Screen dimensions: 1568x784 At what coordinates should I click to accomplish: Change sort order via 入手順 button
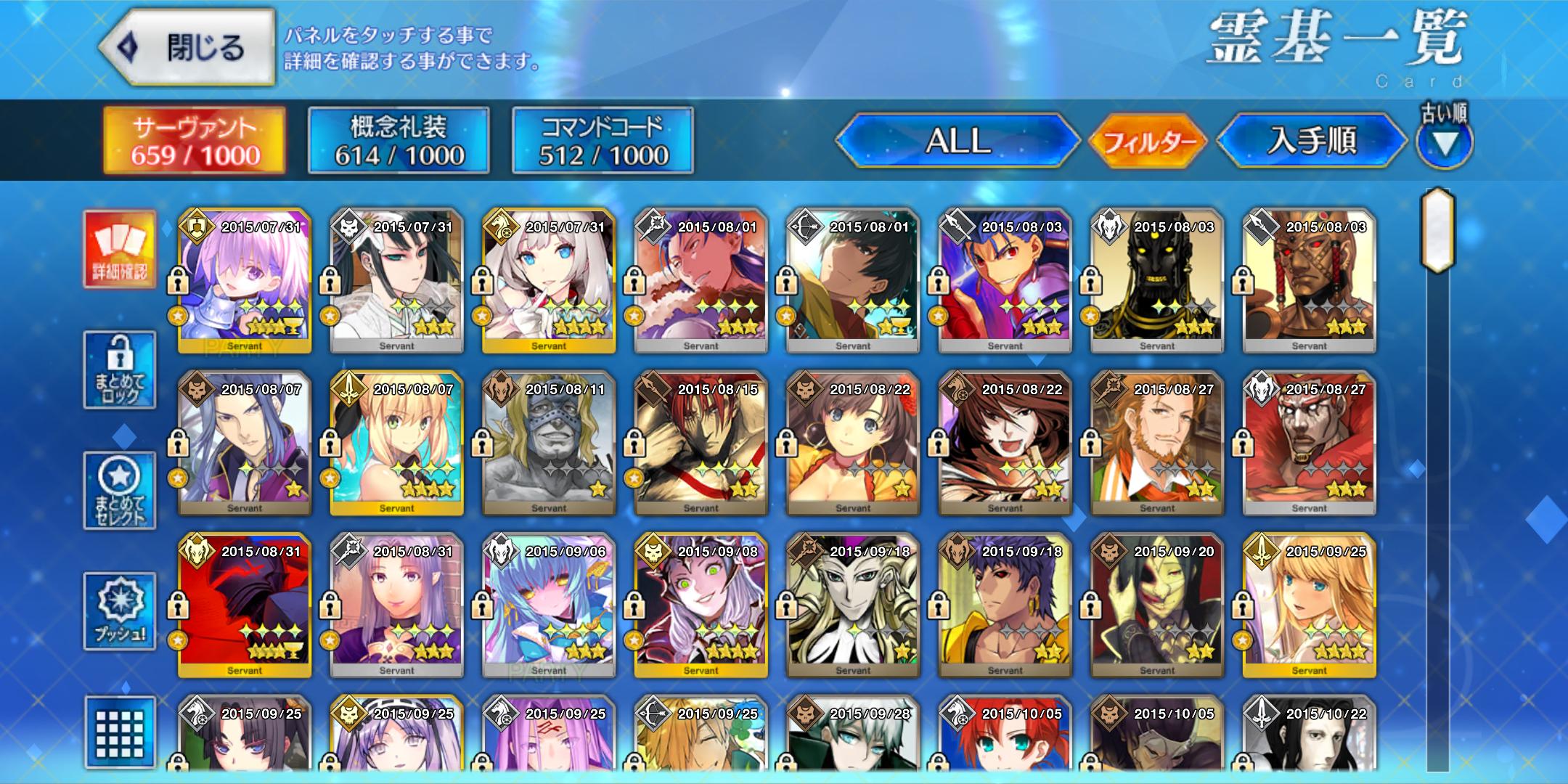(1311, 141)
